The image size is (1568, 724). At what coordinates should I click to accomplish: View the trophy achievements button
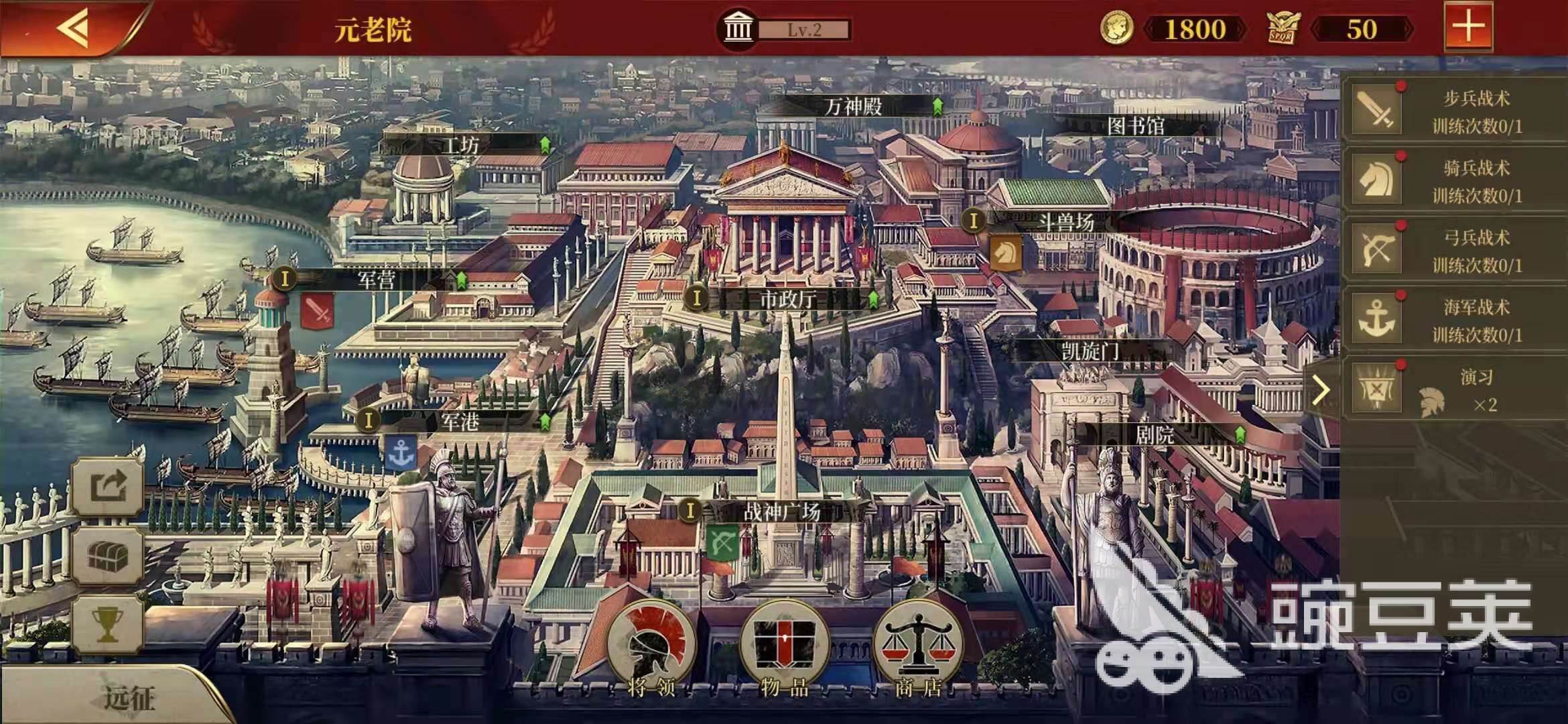pos(108,623)
